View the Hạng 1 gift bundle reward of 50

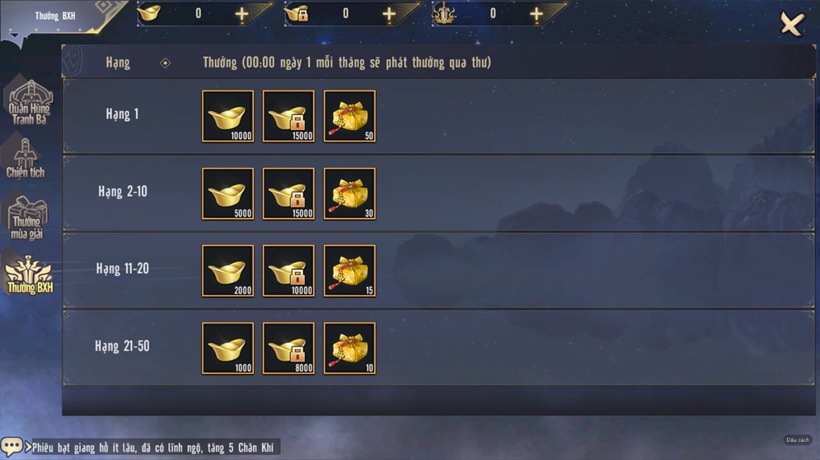350,116
